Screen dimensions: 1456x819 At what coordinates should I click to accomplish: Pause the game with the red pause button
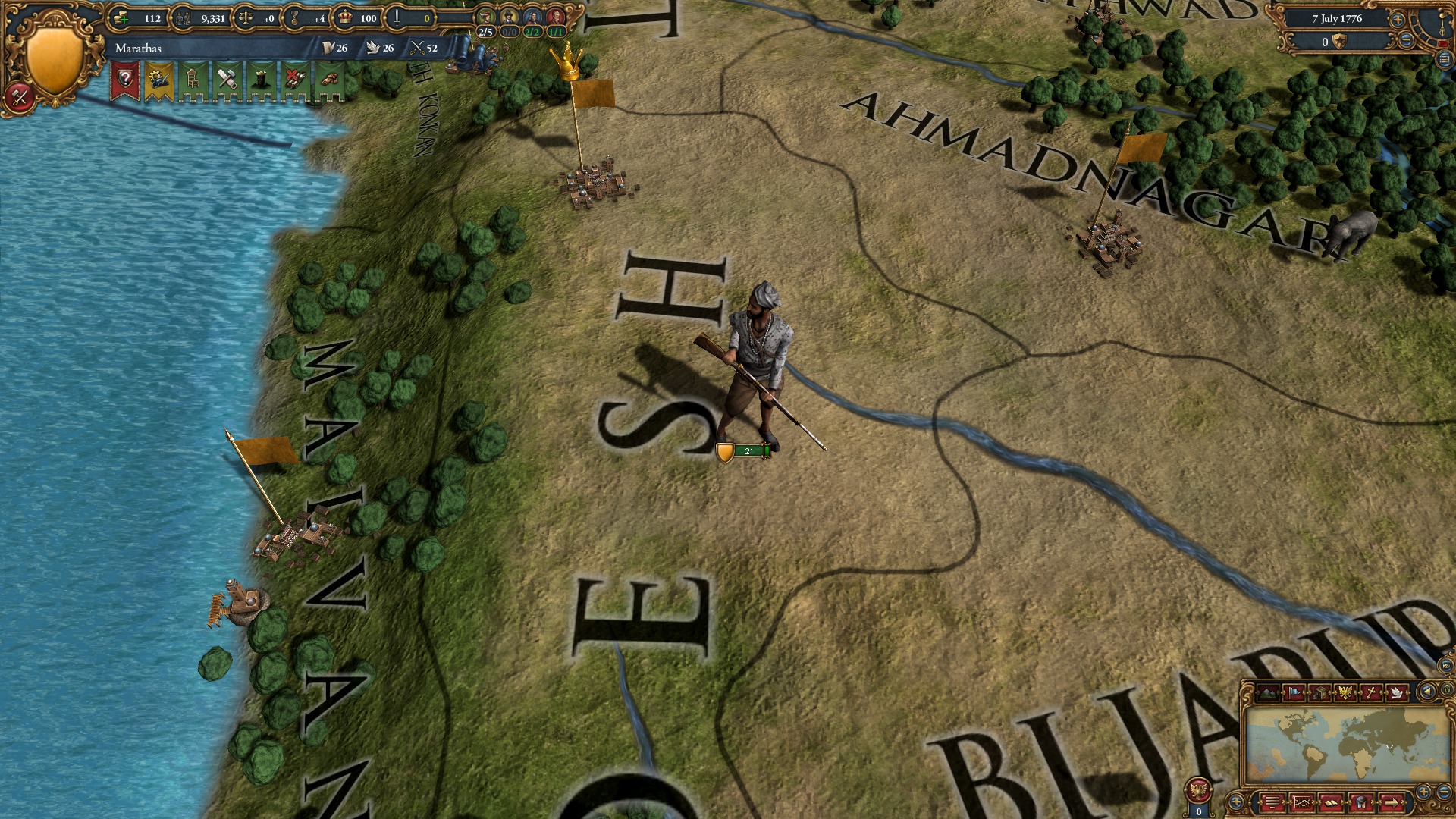tap(1443, 43)
